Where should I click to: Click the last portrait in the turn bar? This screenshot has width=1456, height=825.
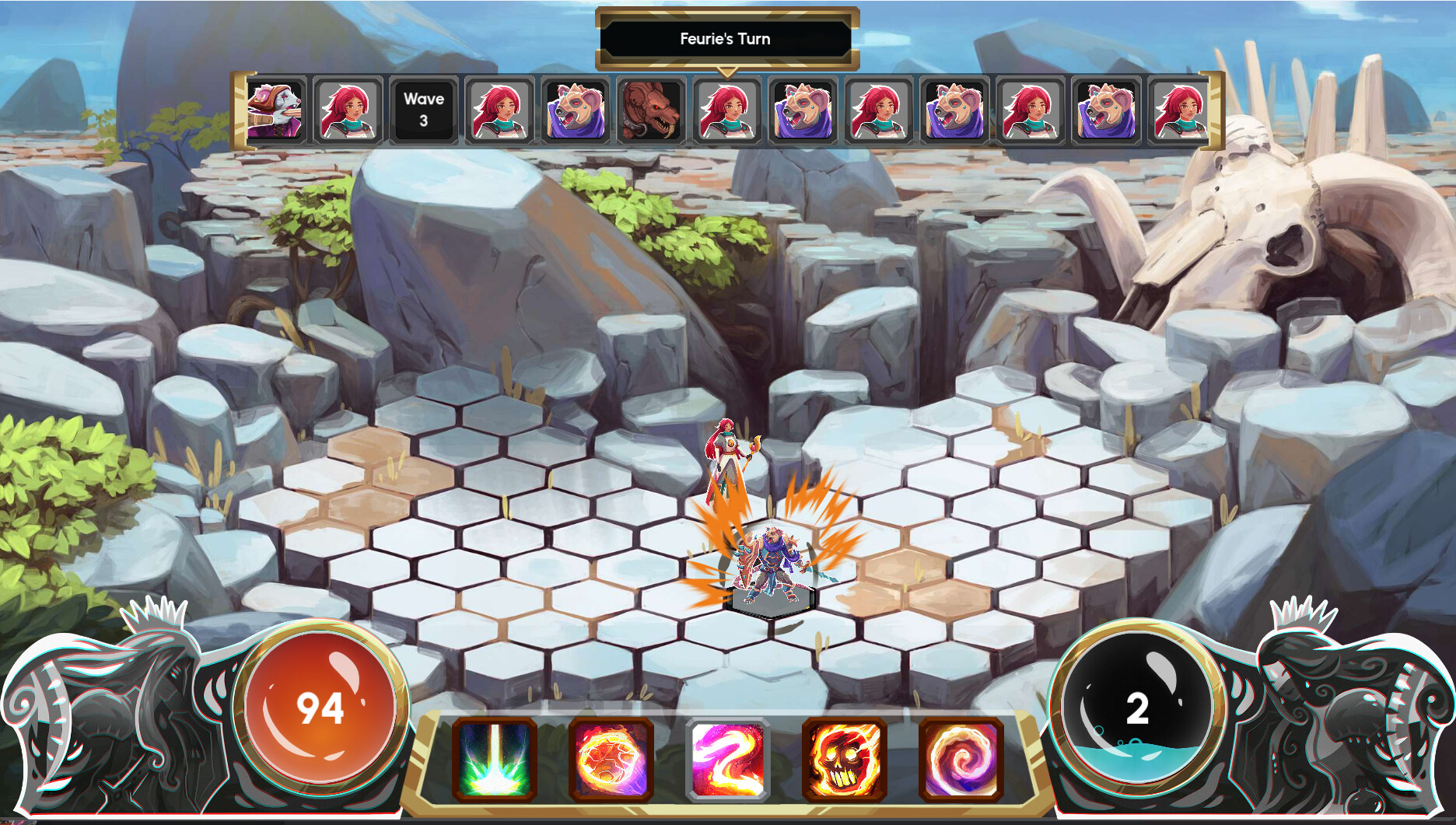click(x=1179, y=109)
